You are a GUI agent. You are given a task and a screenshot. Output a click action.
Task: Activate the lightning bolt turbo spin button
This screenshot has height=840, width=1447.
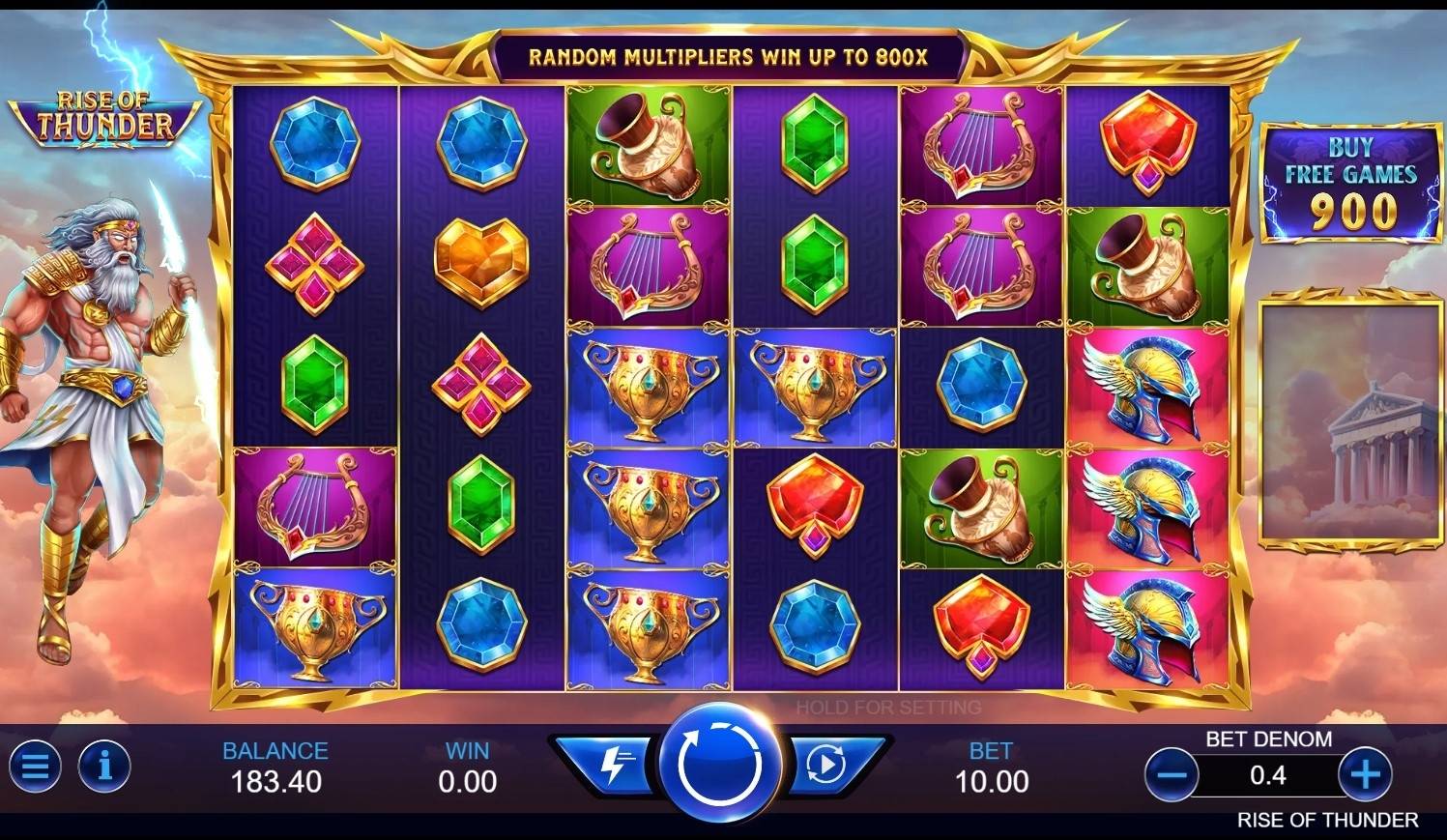tap(612, 765)
